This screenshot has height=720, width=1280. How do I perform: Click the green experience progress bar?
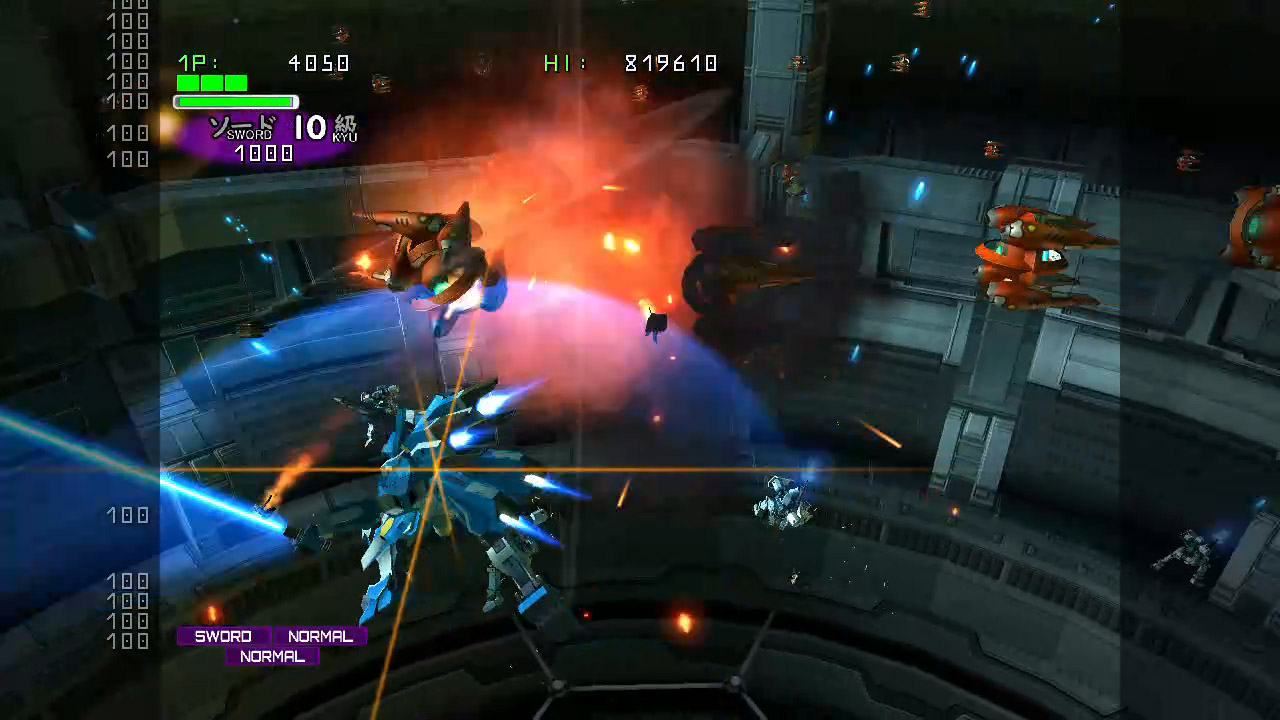(235, 101)
